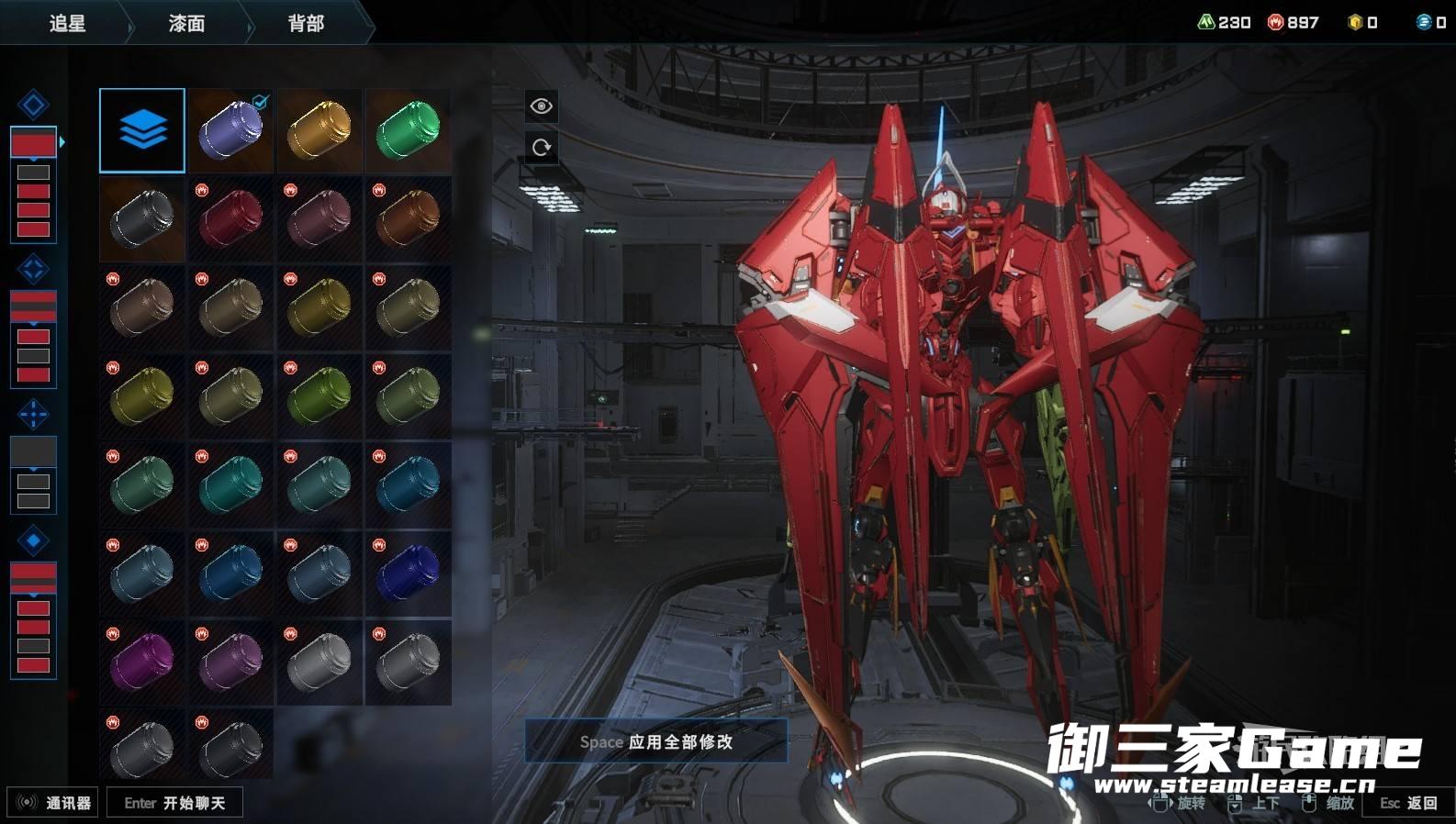Click the 开始聊天 chat box
The width and height of the screenshot is (1456, 824).
174,803
